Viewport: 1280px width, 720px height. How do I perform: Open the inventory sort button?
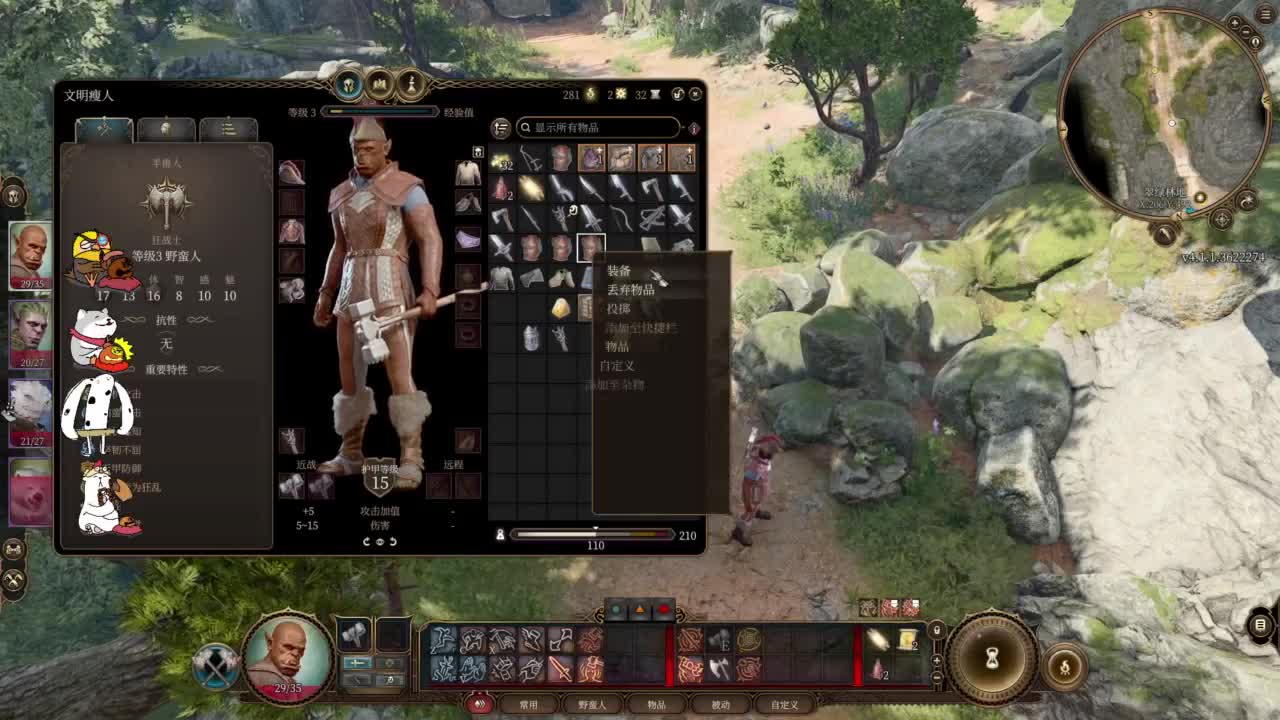tap(501, 128)
